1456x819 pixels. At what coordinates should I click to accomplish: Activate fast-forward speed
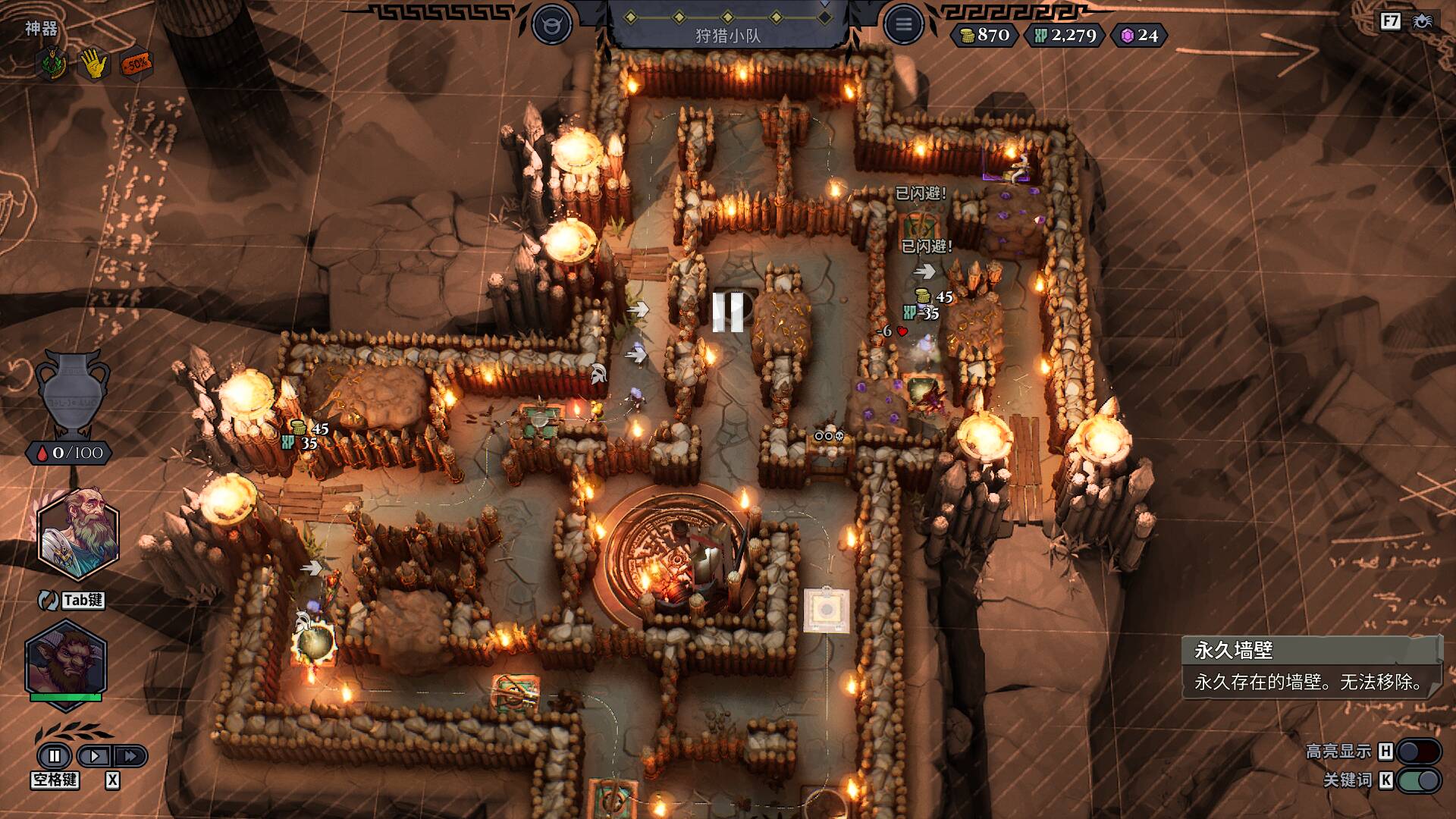(x=130, y=756)
